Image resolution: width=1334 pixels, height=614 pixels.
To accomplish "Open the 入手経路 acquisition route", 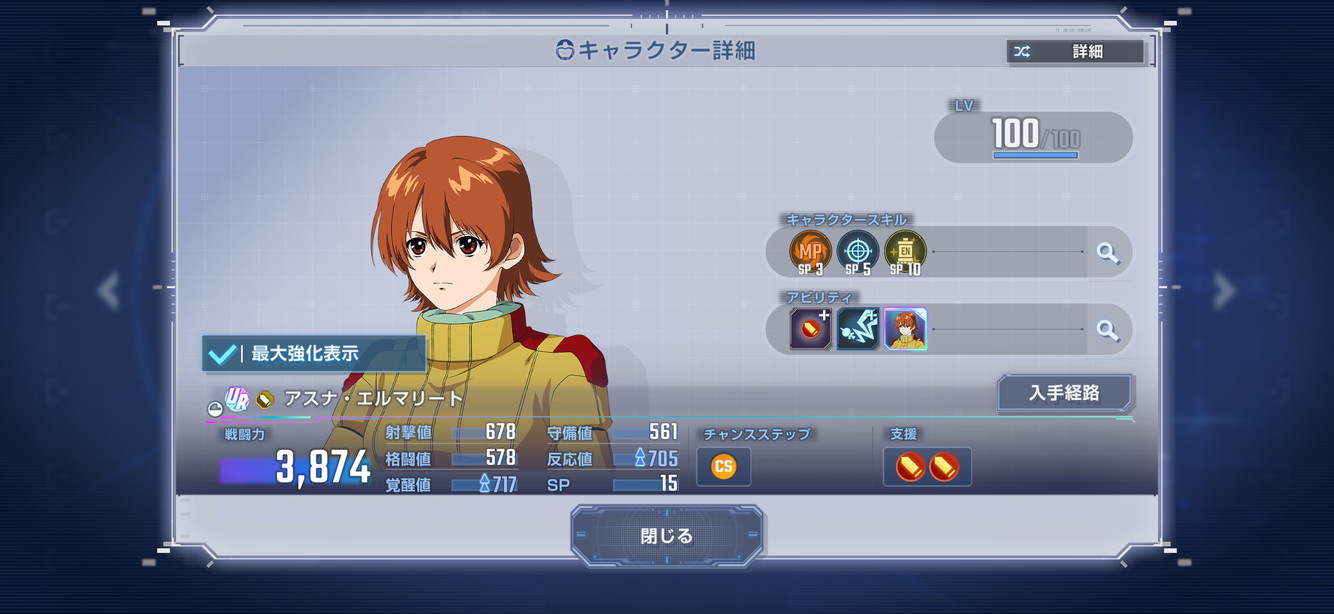I will (1064, 393).
